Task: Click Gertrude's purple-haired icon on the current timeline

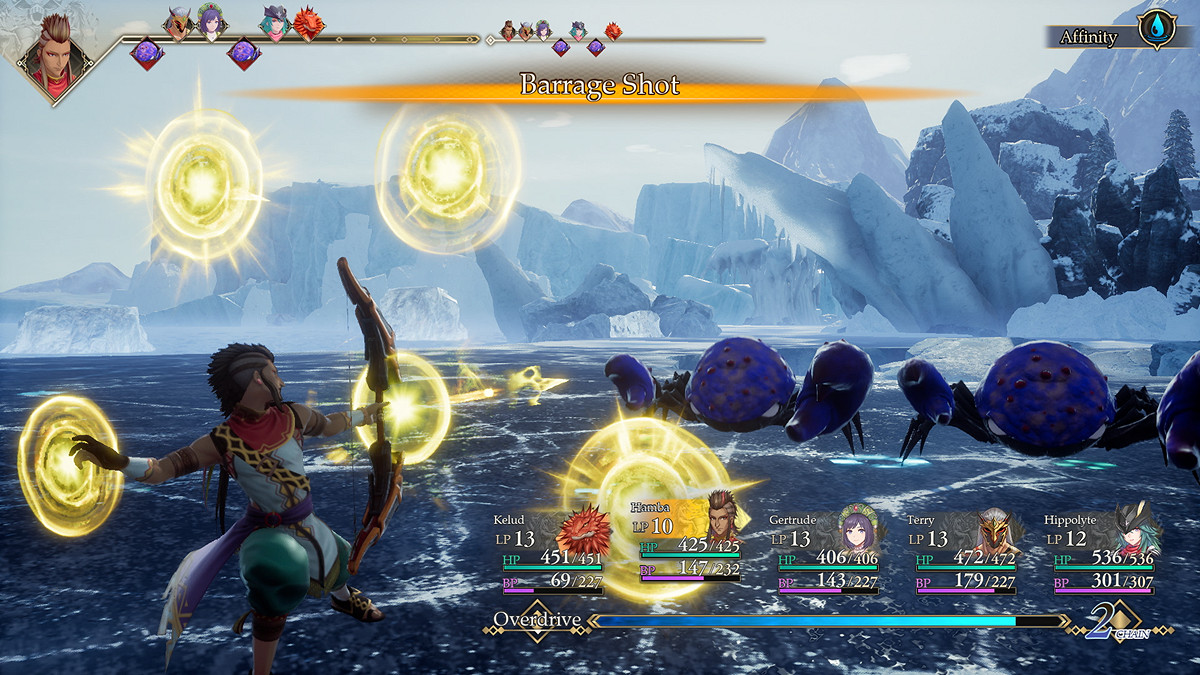Action: click(x=211, y=20)
